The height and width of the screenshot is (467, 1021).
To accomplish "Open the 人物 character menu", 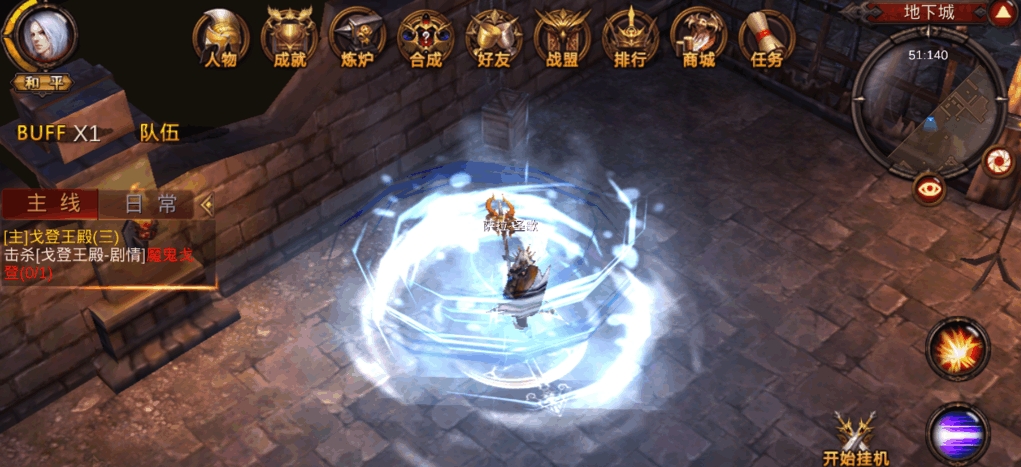I will click(220, 38).
